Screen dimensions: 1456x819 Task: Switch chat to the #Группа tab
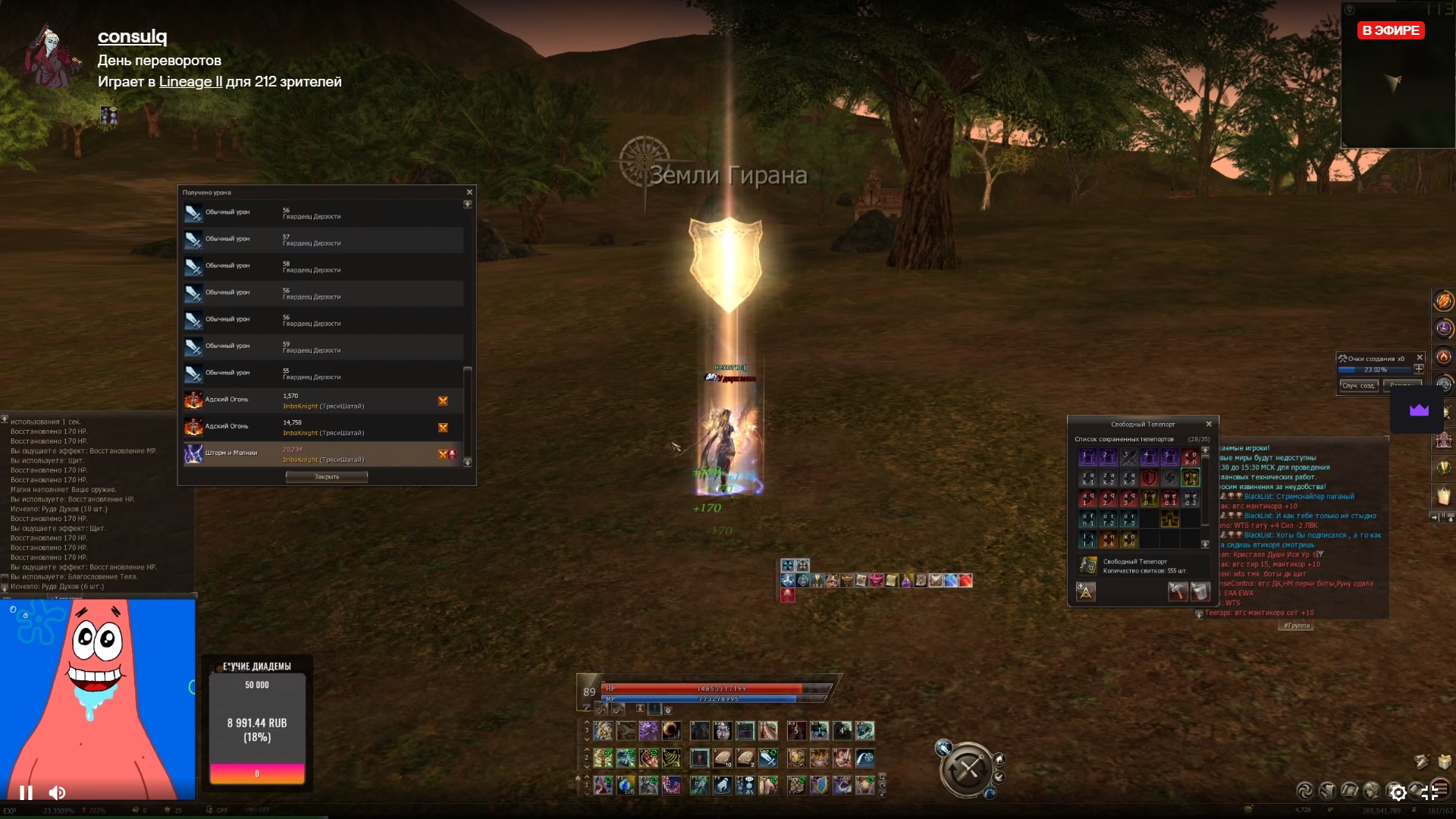(1296, 626)
